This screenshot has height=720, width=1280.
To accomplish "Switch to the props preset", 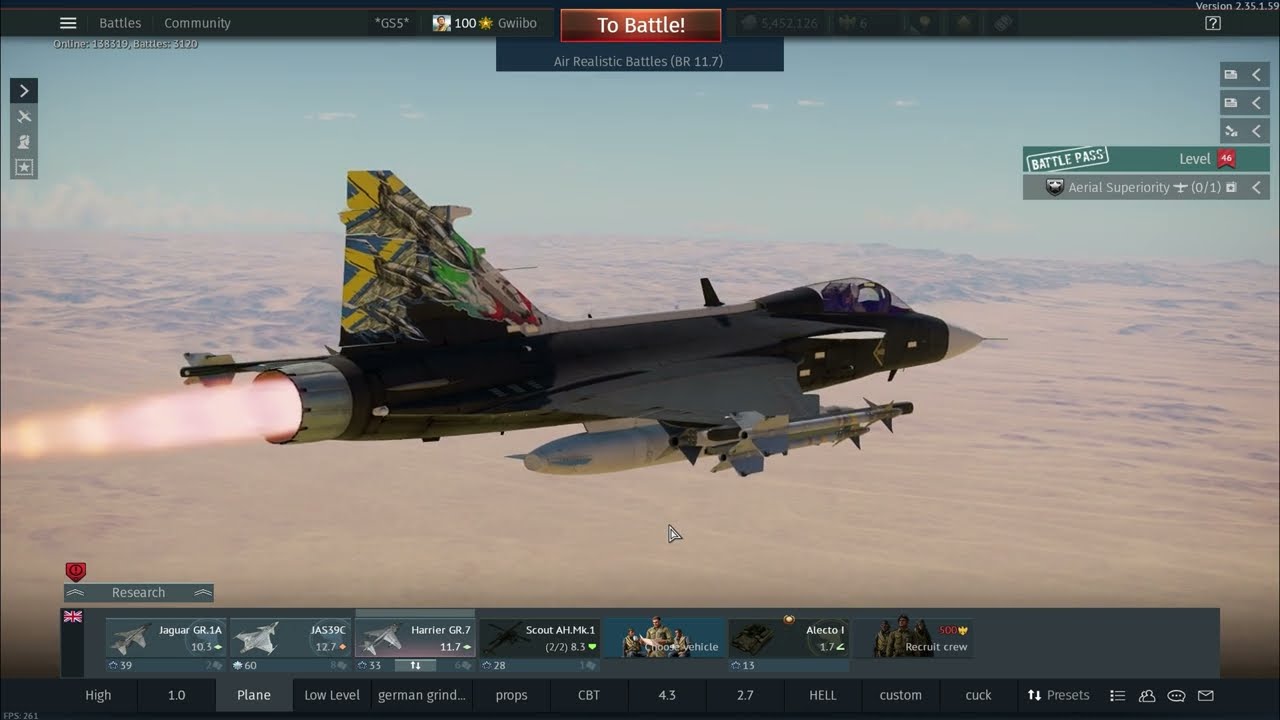I will pyautogui.click(x=511, y=695).
